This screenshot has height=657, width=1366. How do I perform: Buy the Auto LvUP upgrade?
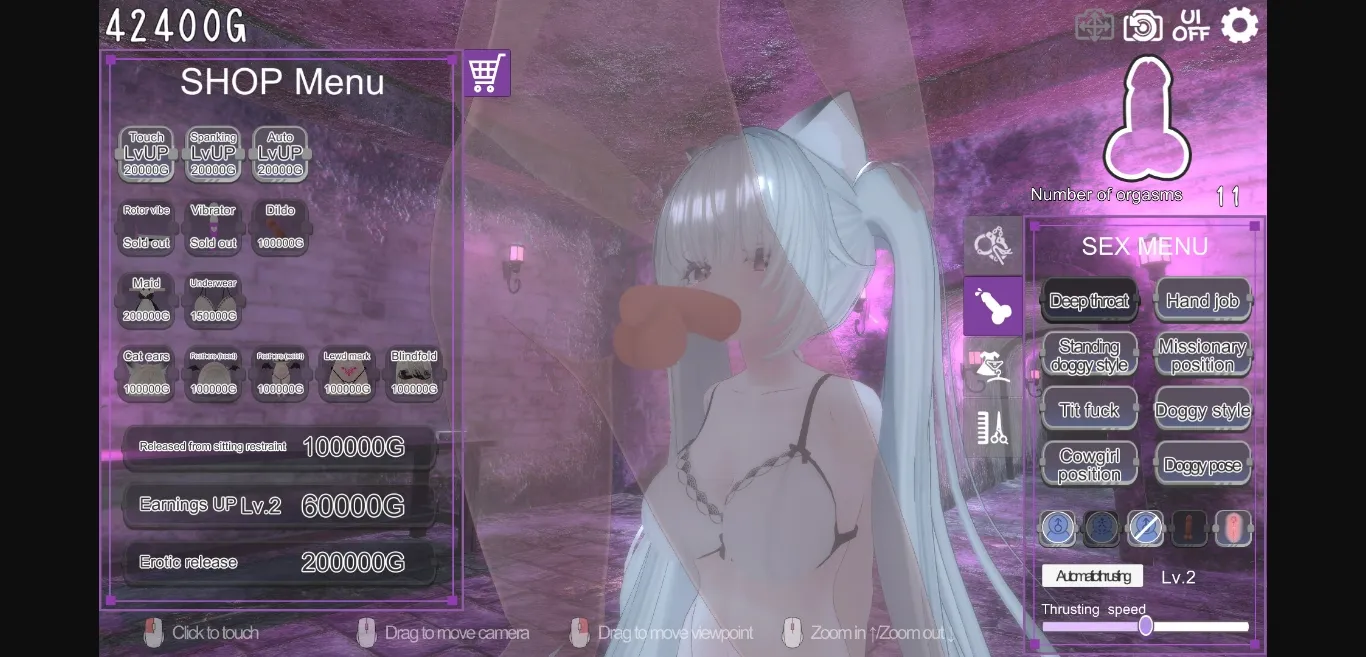tap(280, 154)
